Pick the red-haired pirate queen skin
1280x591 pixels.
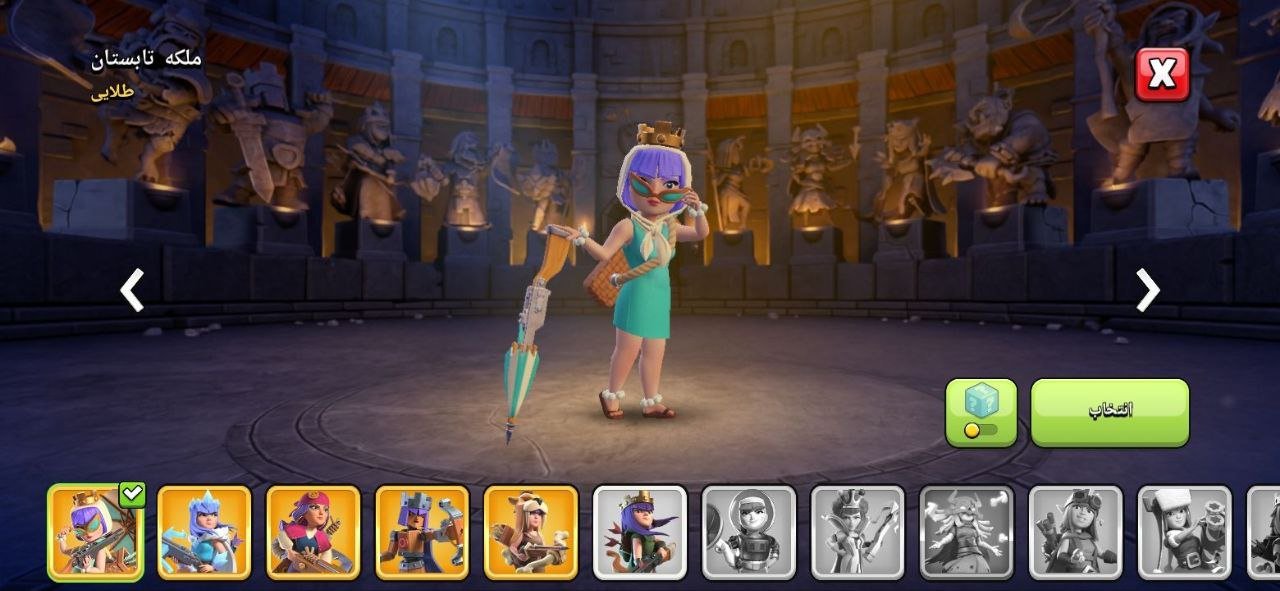point(313,532)
